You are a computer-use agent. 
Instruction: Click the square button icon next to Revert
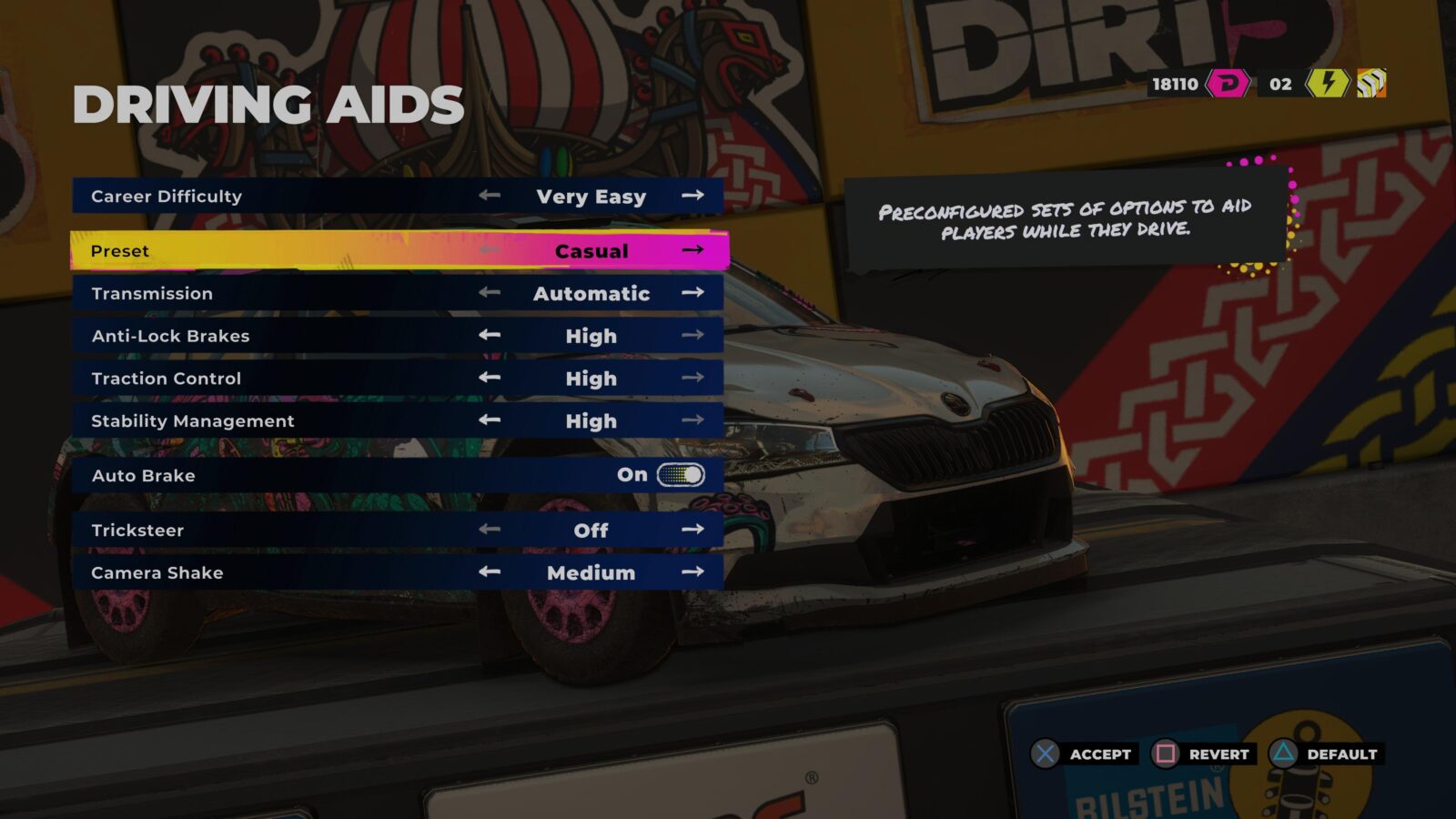[x=1168, y=753]
